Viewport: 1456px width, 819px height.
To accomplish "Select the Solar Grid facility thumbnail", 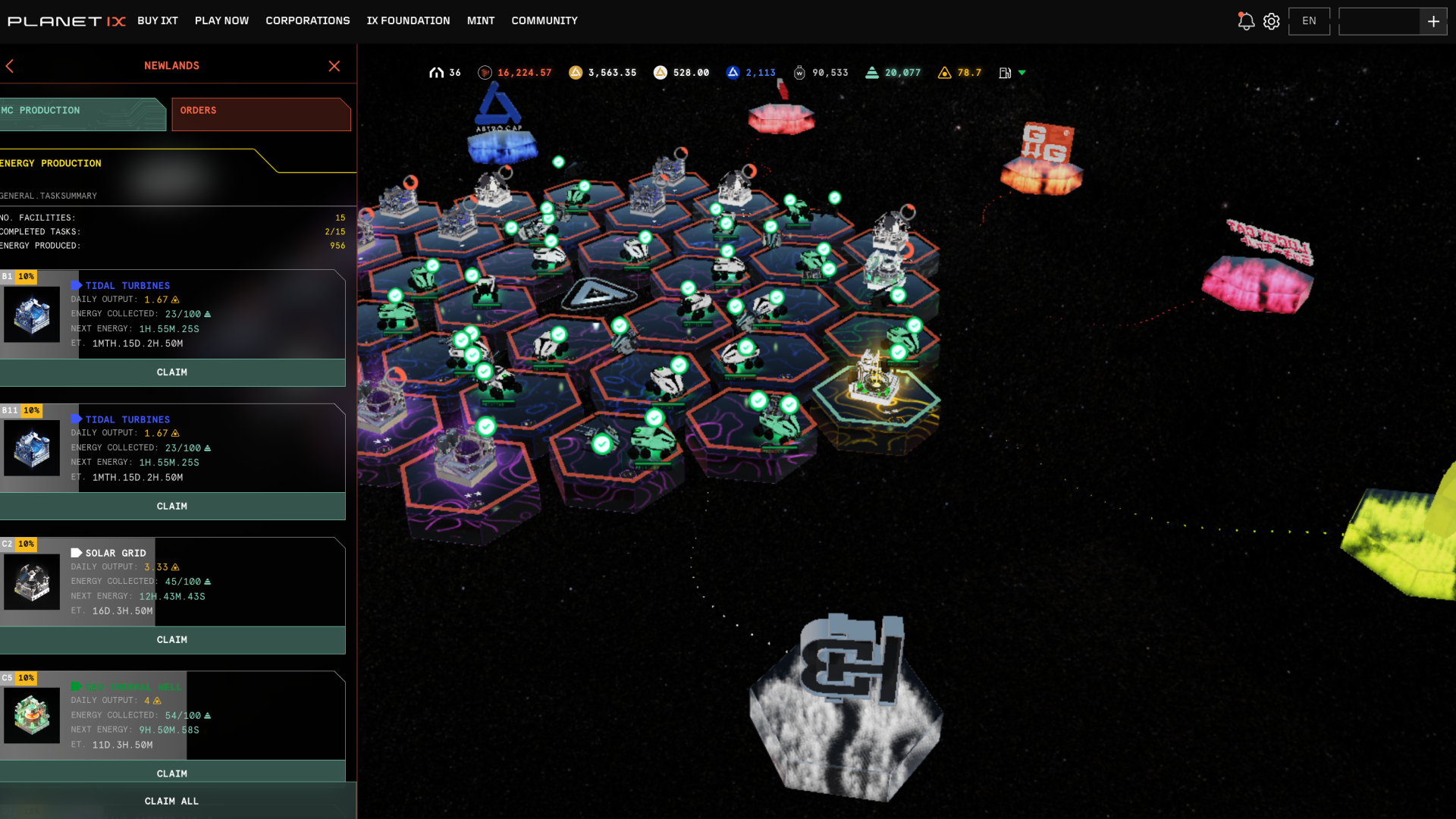I will 32,582.
